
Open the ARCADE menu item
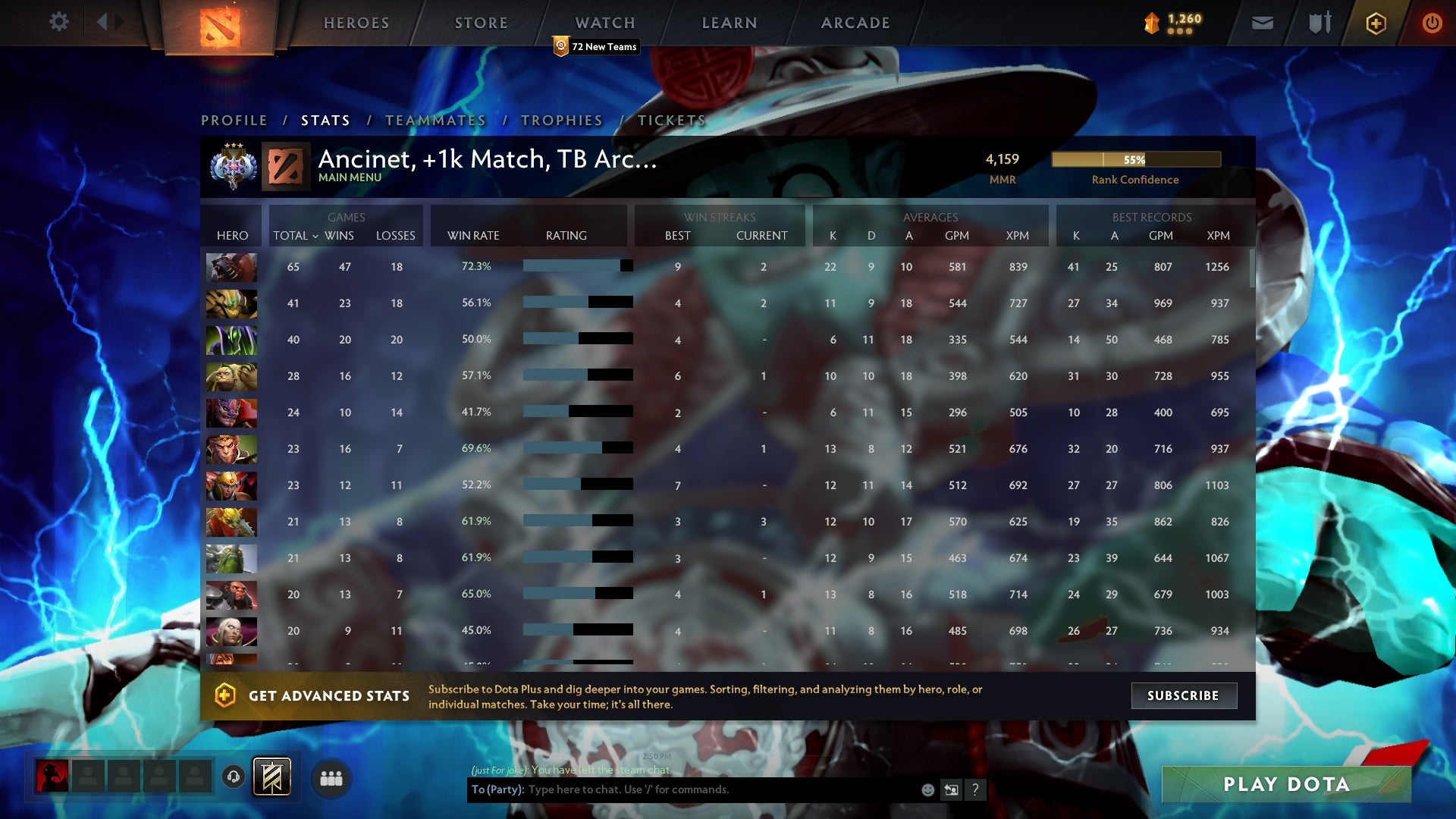[855, 23]
